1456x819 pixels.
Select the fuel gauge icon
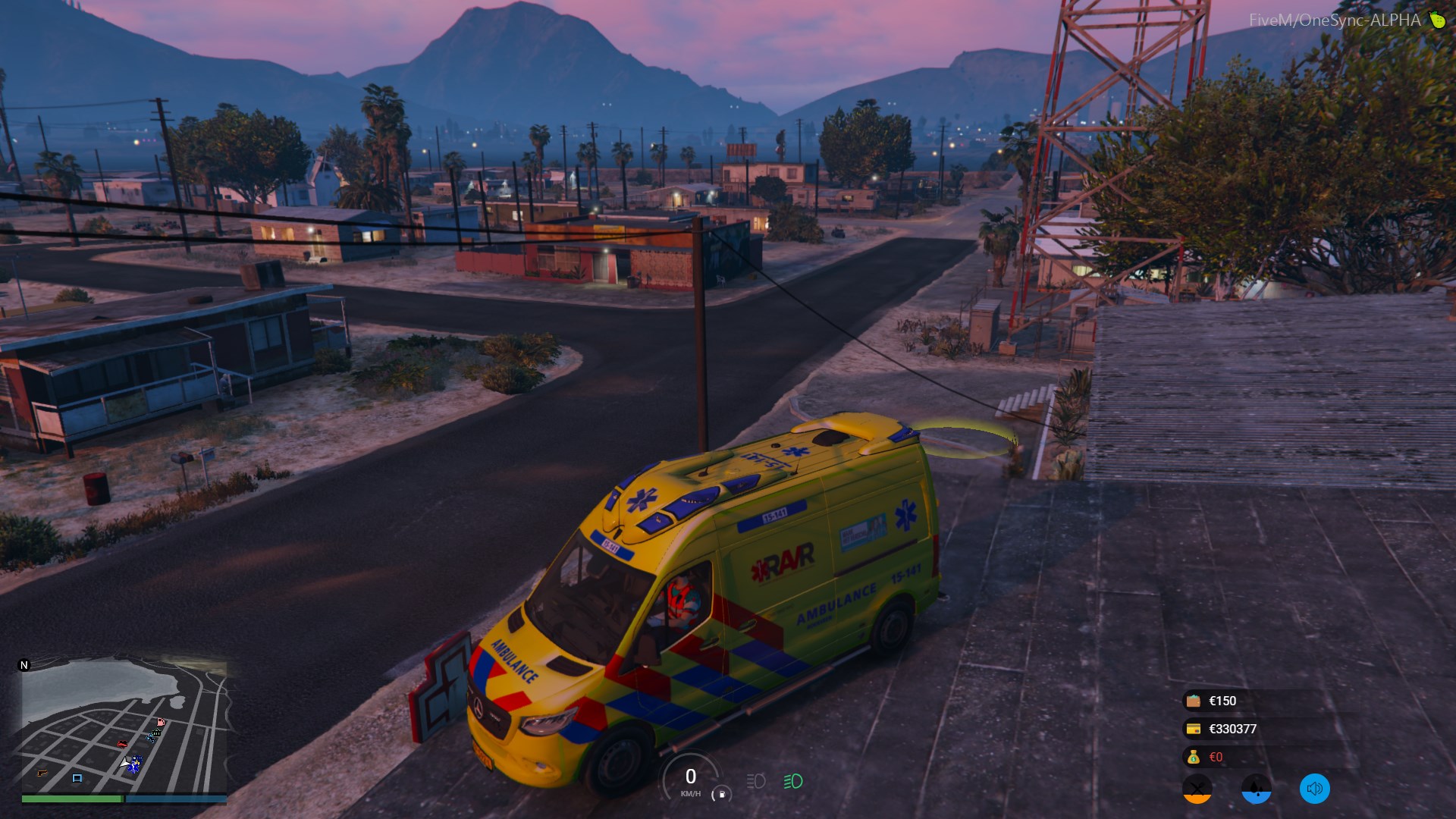[721, 794]
